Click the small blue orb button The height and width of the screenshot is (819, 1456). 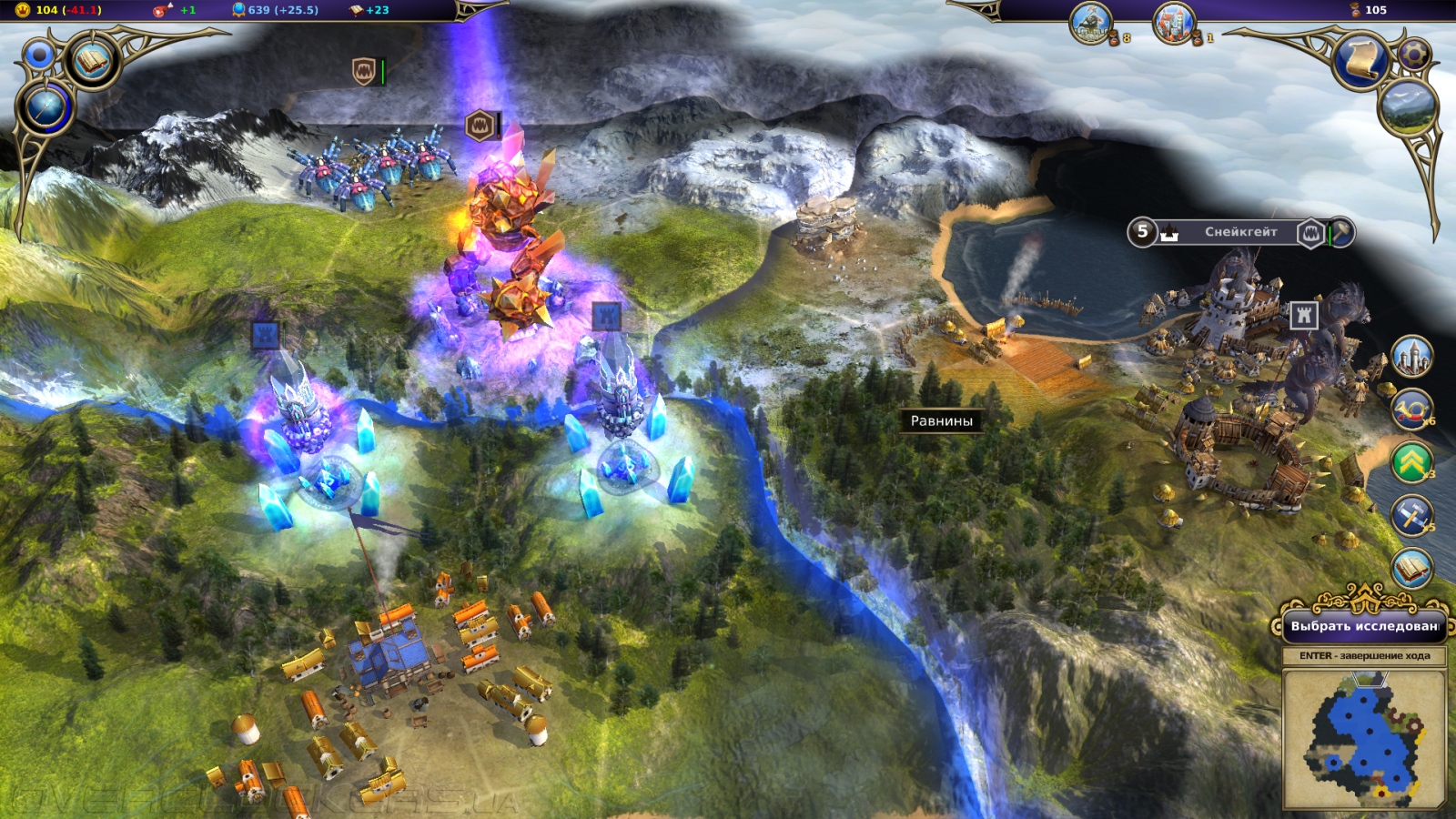[x=38, y=56]
